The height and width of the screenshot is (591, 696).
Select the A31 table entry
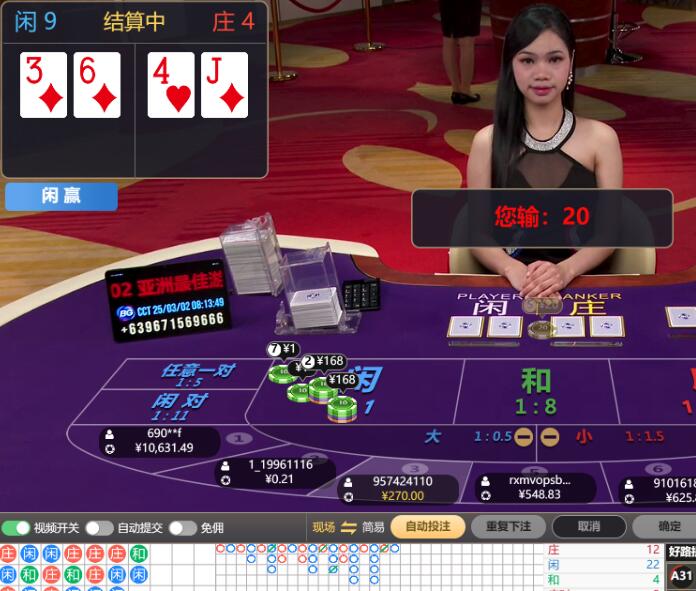point(681,576)
